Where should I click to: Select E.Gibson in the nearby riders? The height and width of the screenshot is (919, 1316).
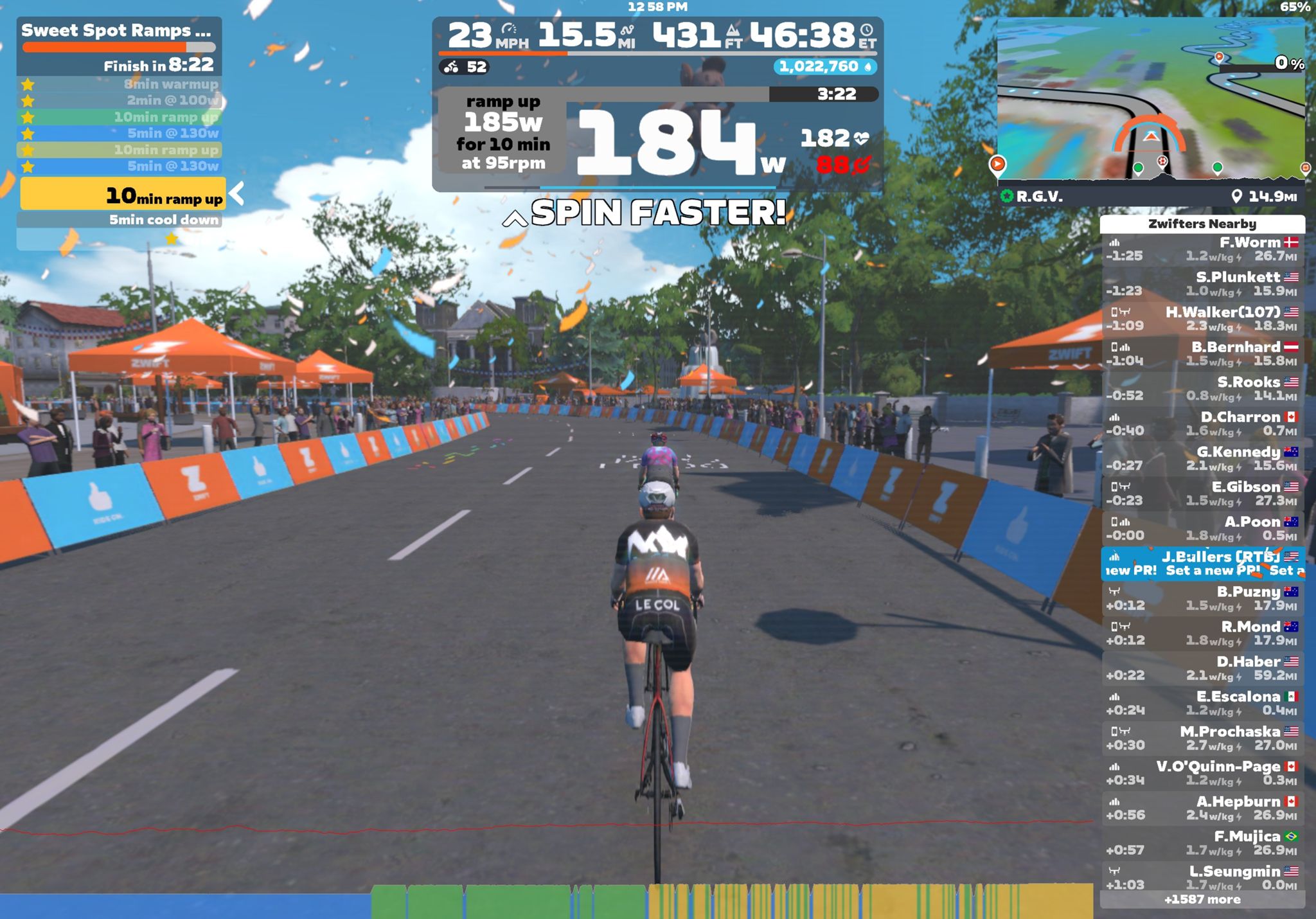tap(1202, 494)
